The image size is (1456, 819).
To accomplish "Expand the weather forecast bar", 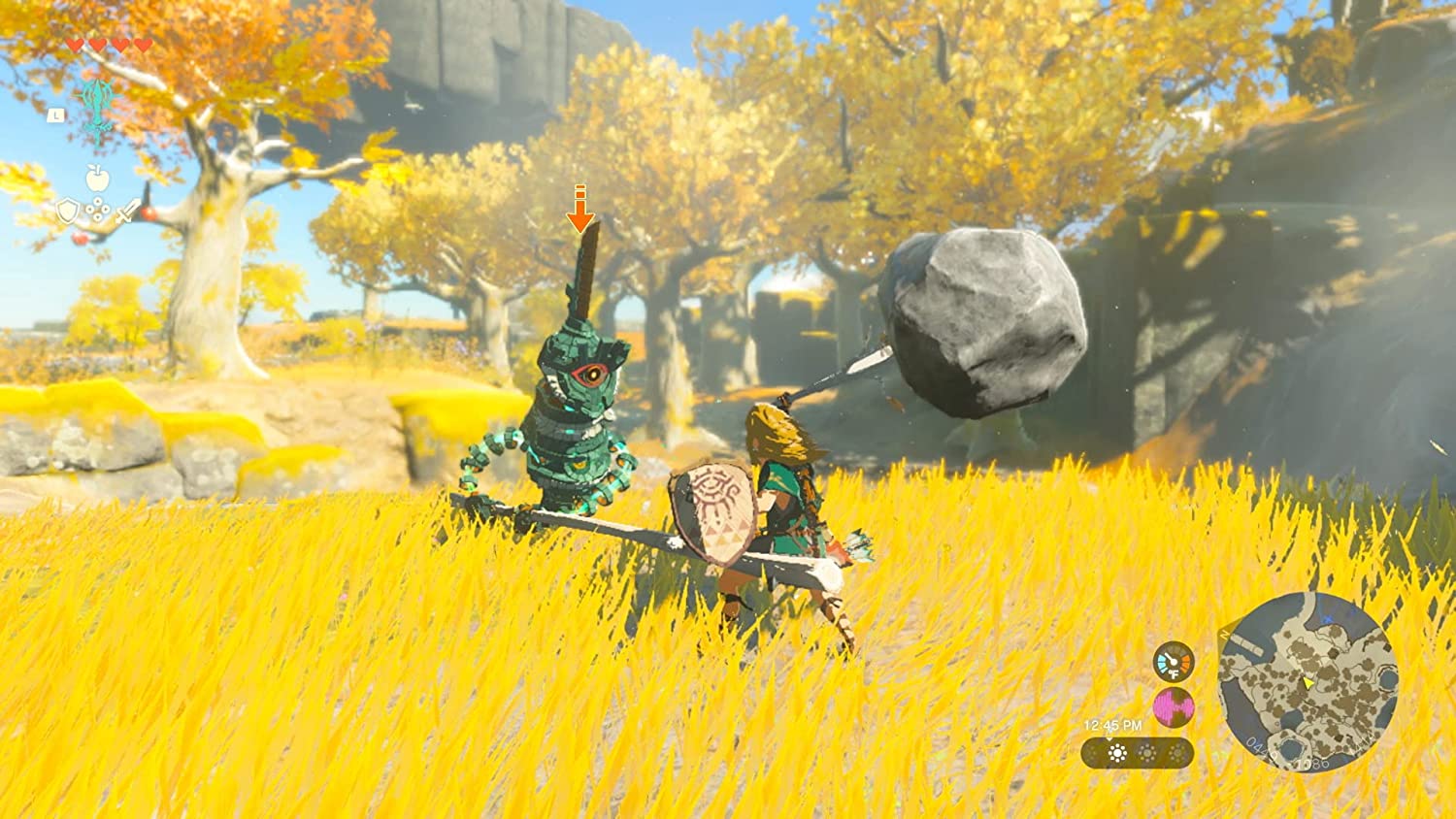I will click(1135, 753).
